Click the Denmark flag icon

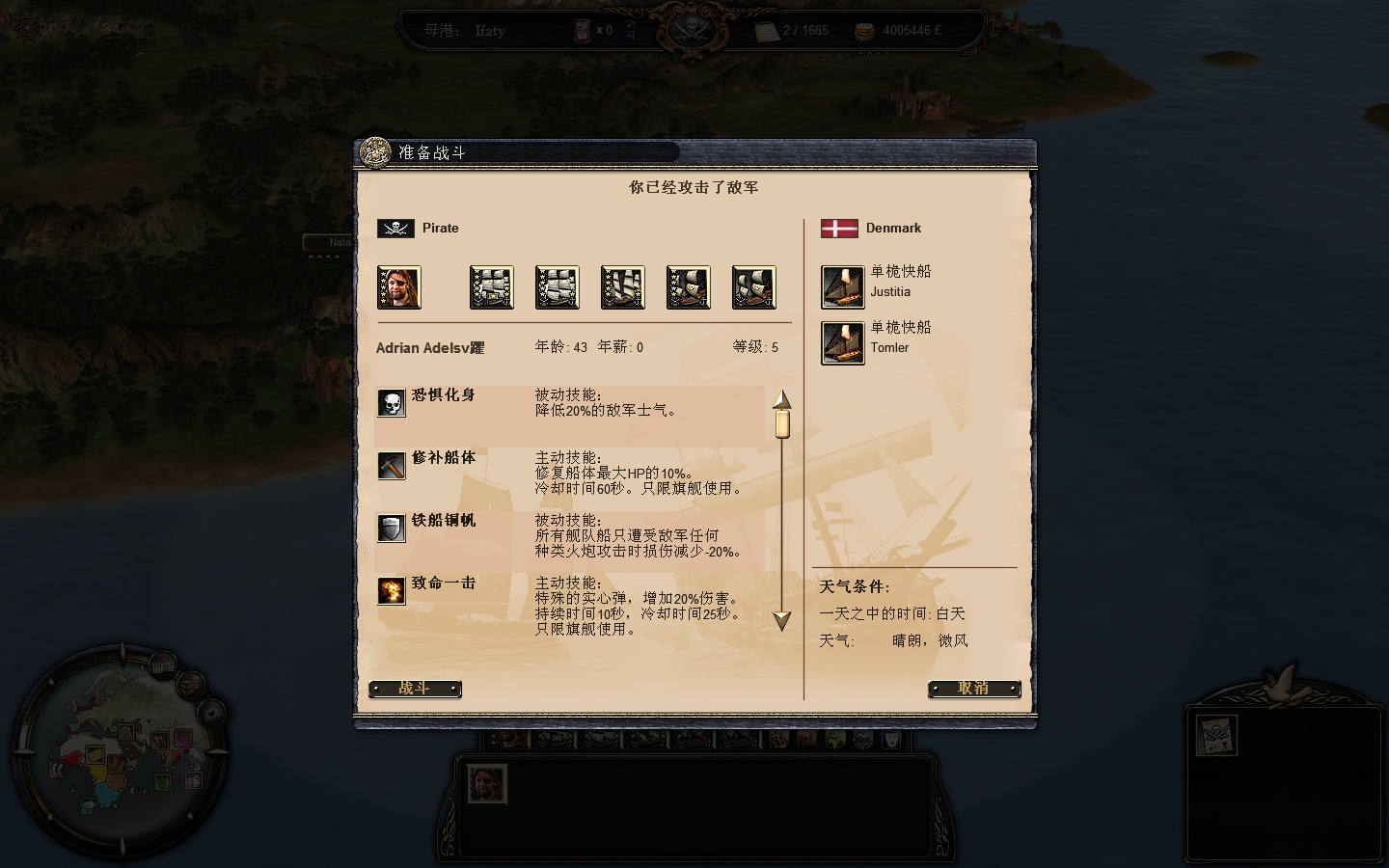840,227
